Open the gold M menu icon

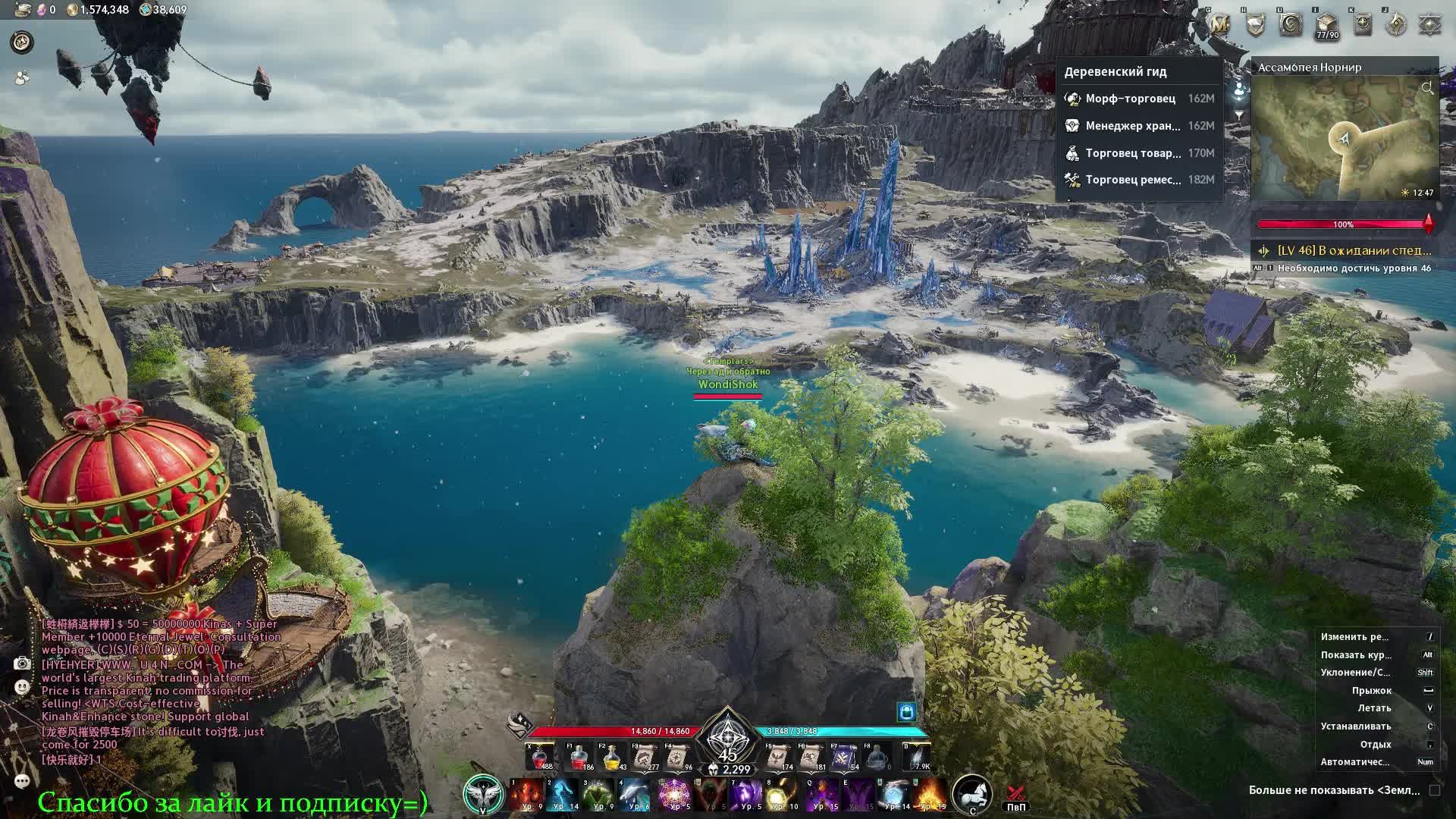[1219, 25]
